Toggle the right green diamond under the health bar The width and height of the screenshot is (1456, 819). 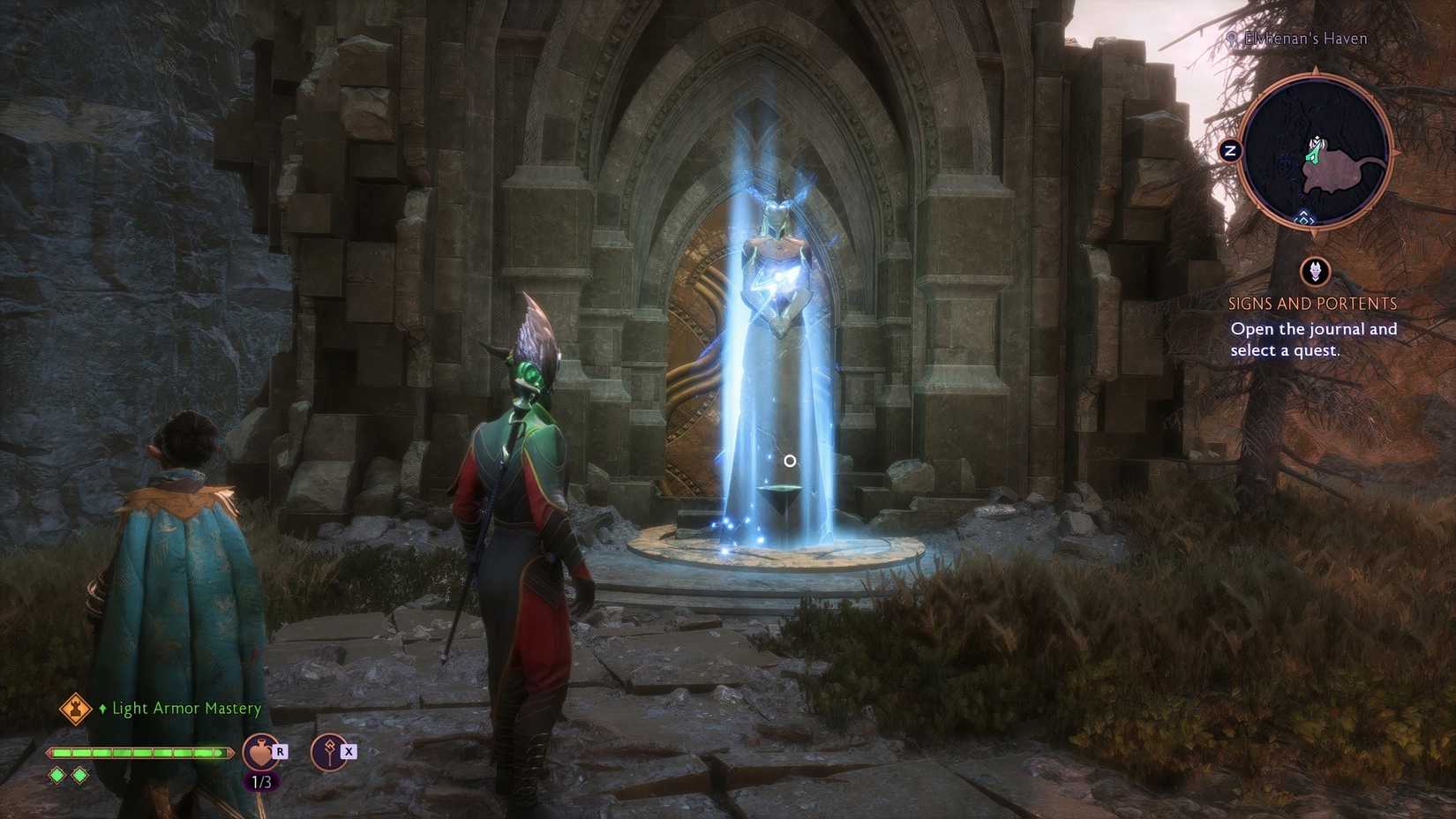coord(81,775)
